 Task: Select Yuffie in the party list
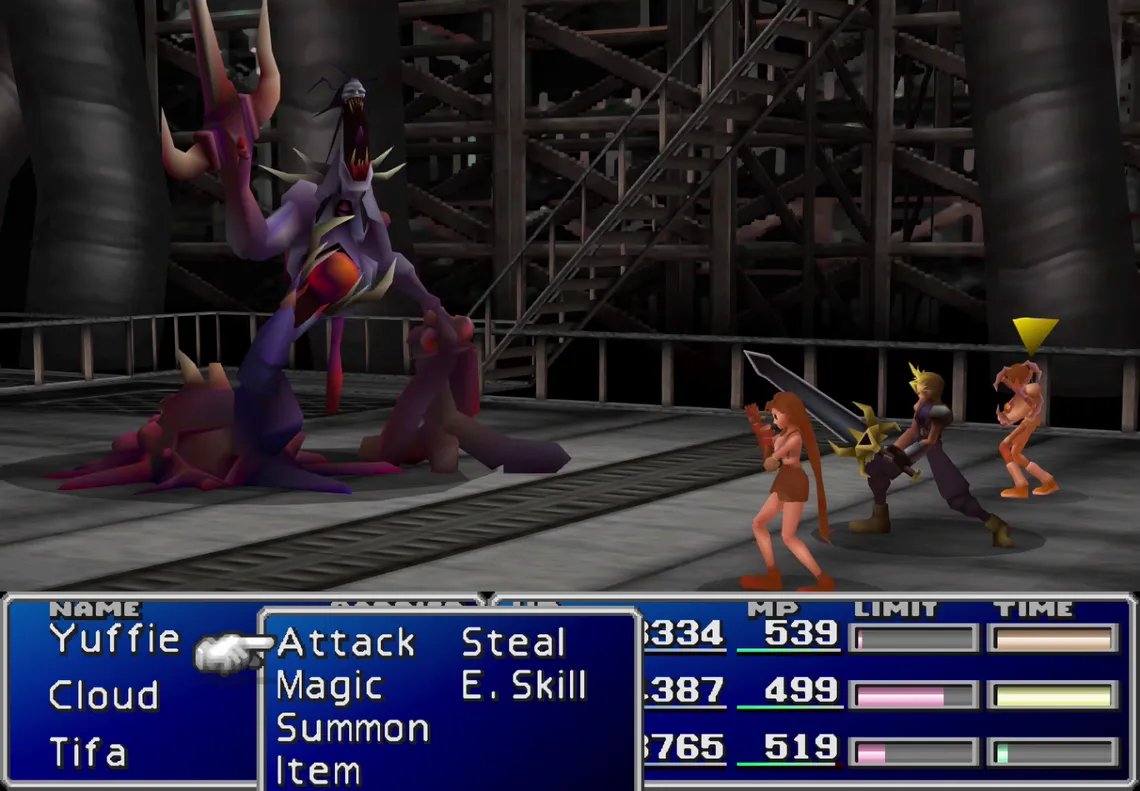pyautogui.click(x=115, y=638)
